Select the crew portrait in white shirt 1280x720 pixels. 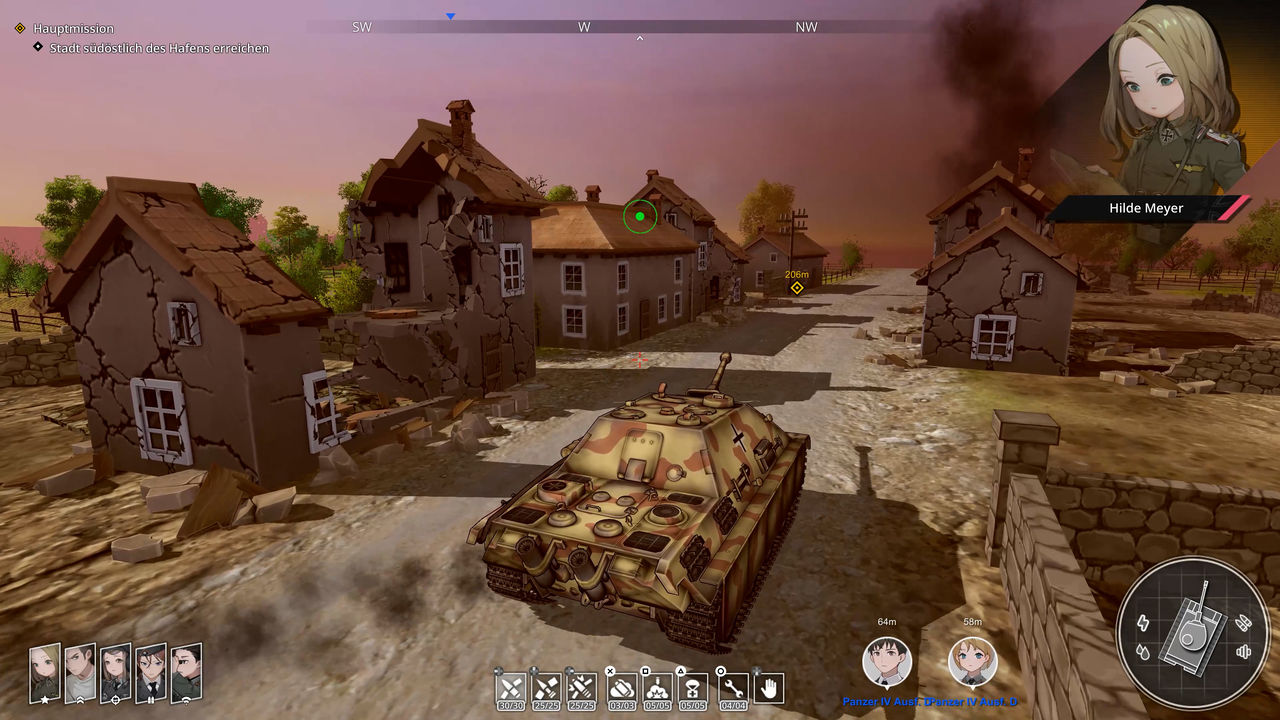coord(80,672)
